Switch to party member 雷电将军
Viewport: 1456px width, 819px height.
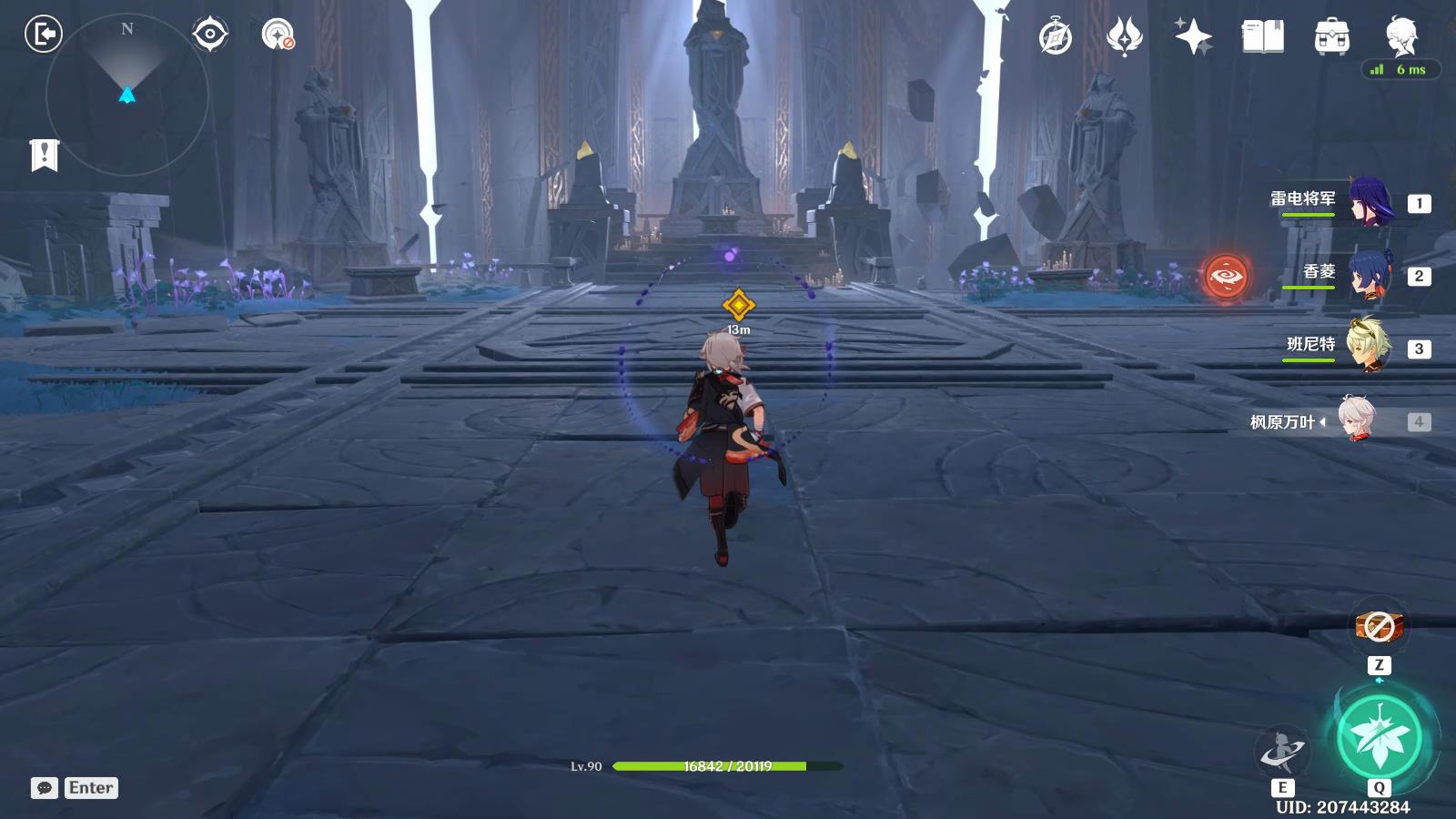1368,202
